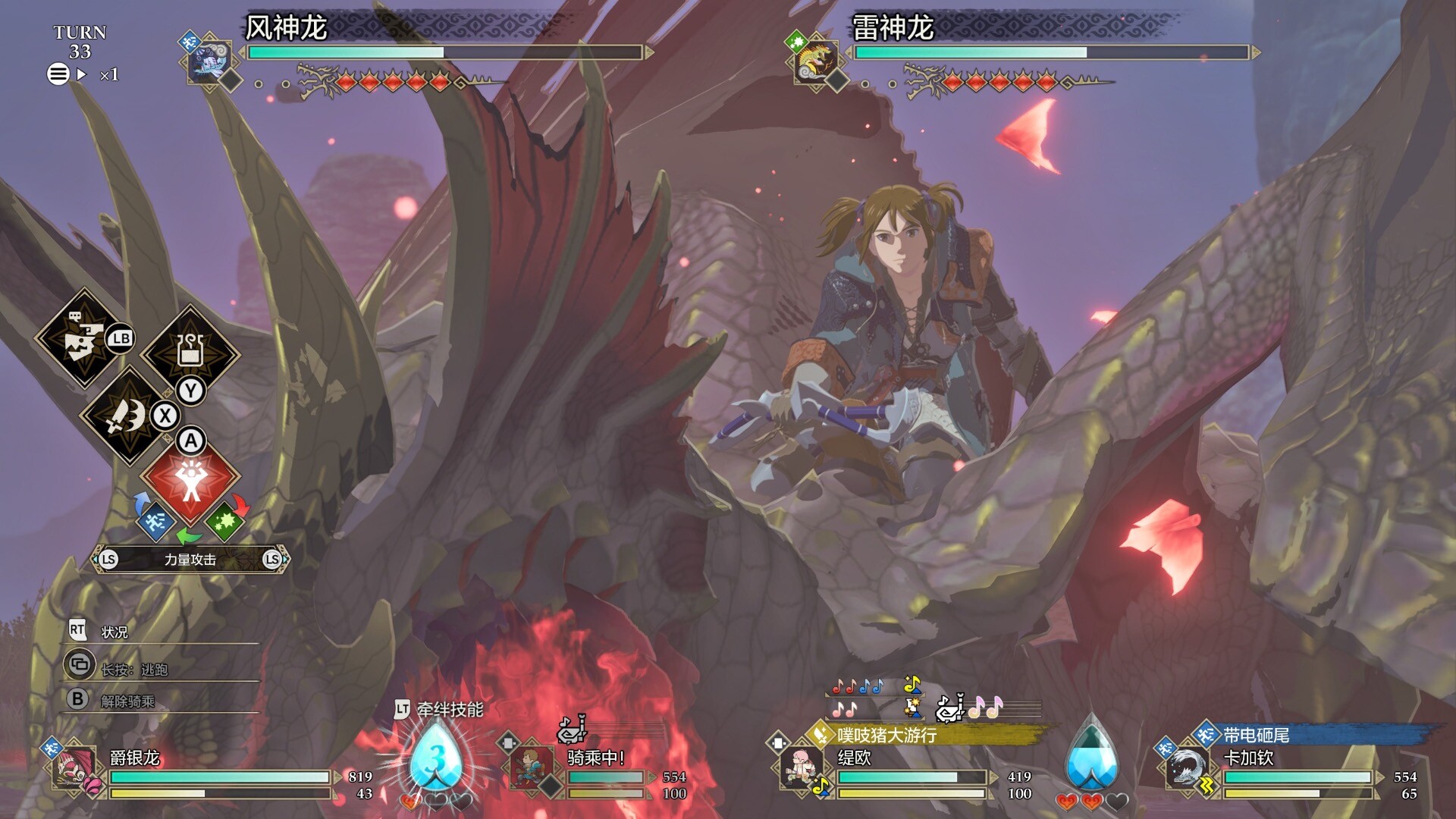The image size is (1456, 819).
Task: Select the red power attack command
Action: coord(190,479)
